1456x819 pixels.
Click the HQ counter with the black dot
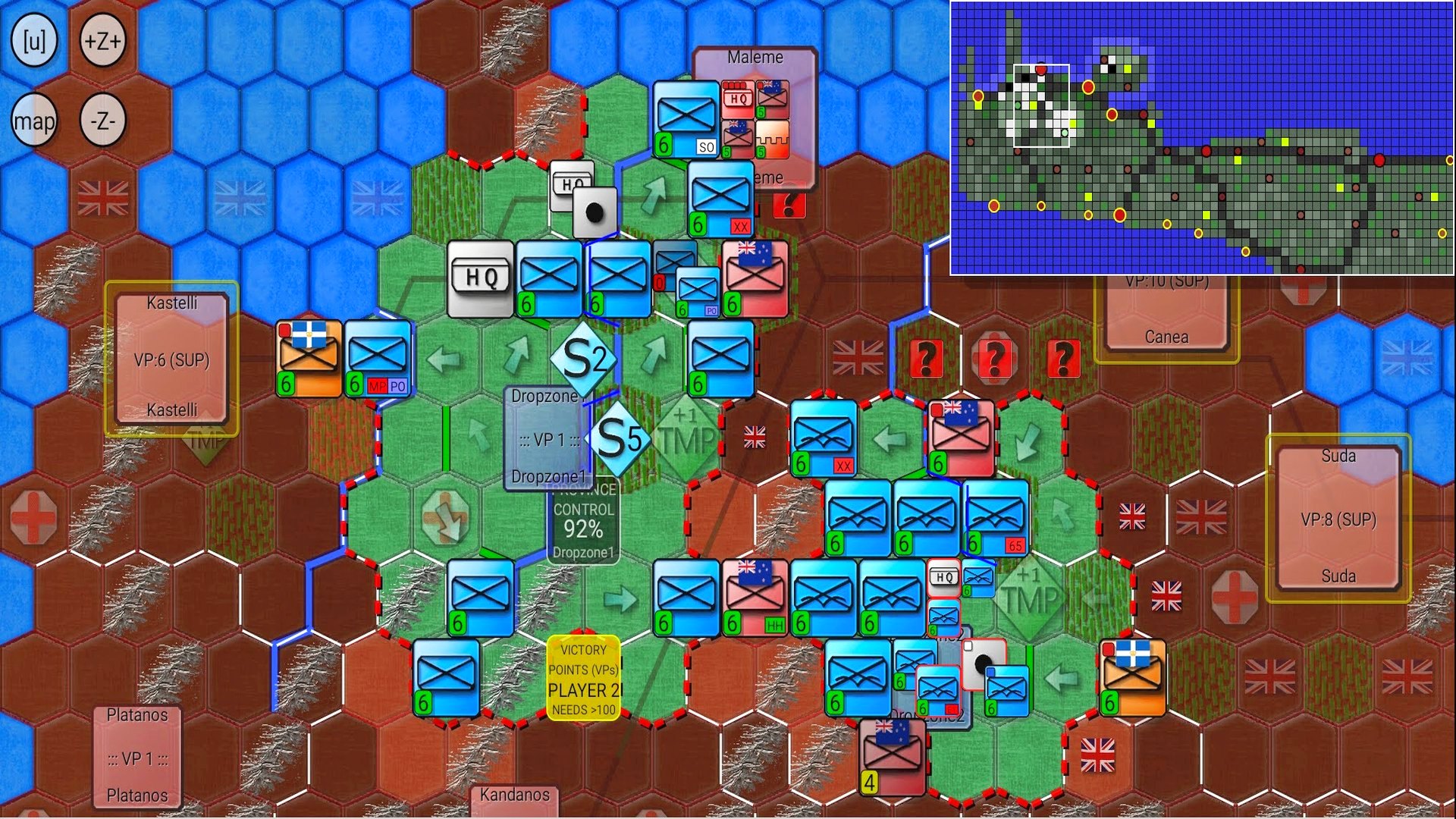(595, 213)
